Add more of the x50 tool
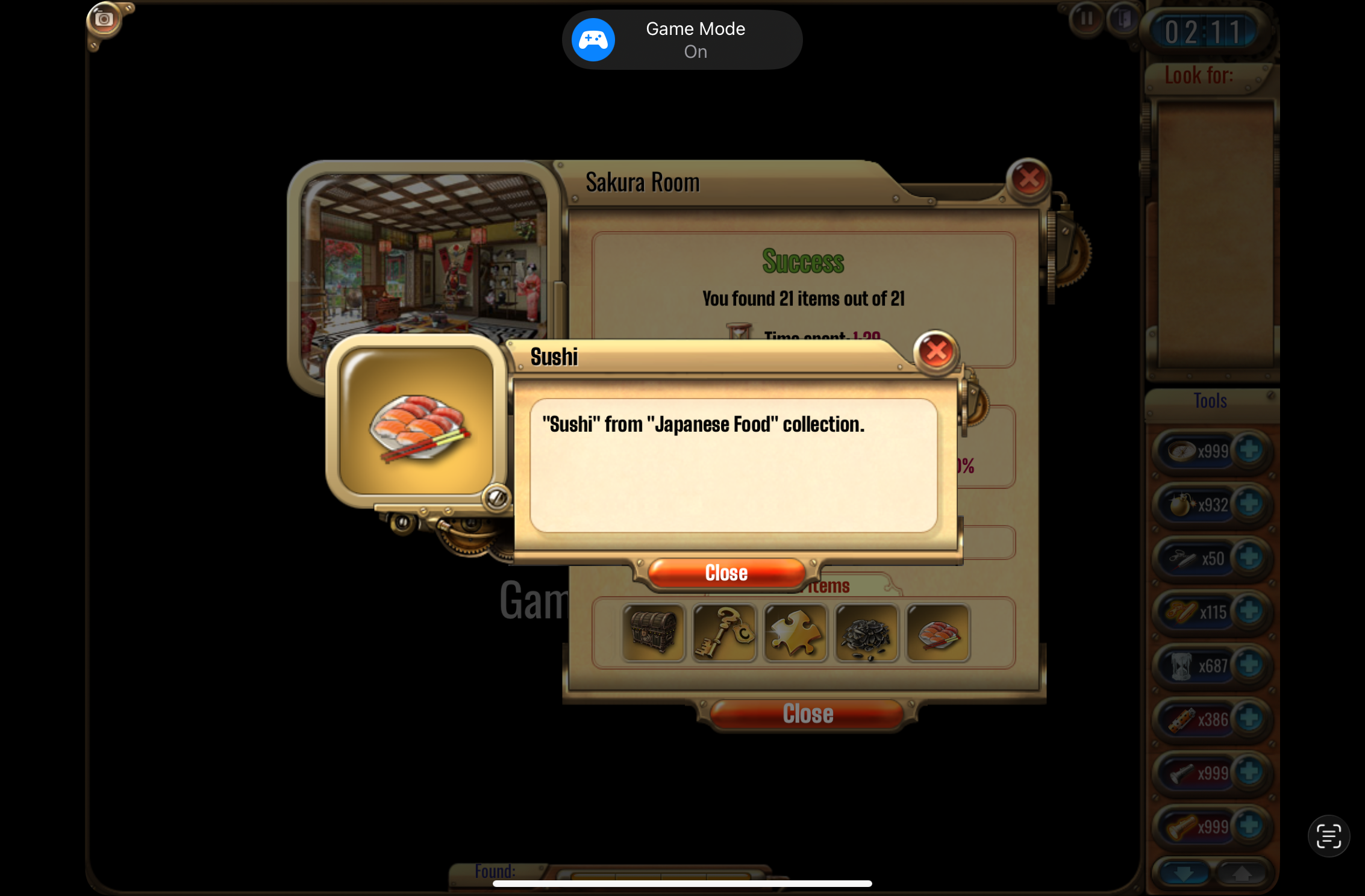Viewport: 1365px width, 896px height. [x=1249, y=558]
